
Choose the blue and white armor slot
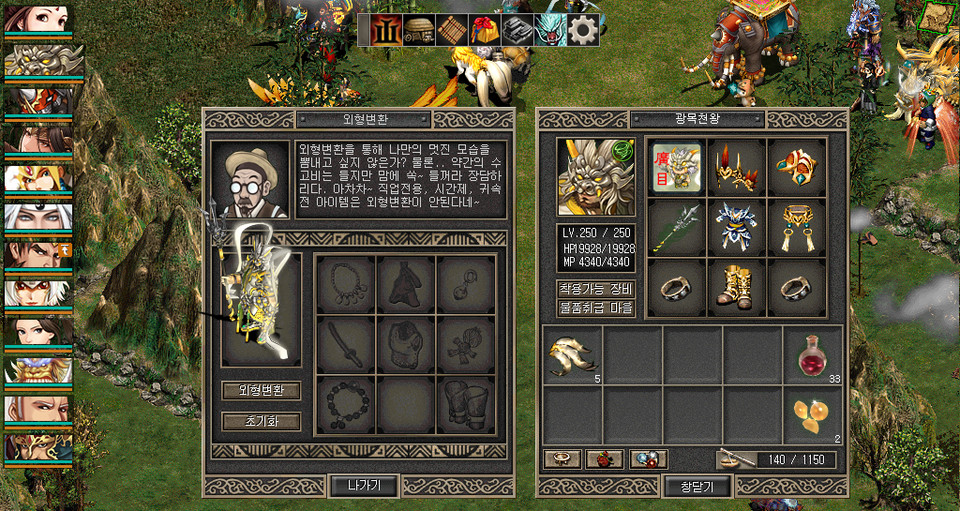[x=737, y=228]
